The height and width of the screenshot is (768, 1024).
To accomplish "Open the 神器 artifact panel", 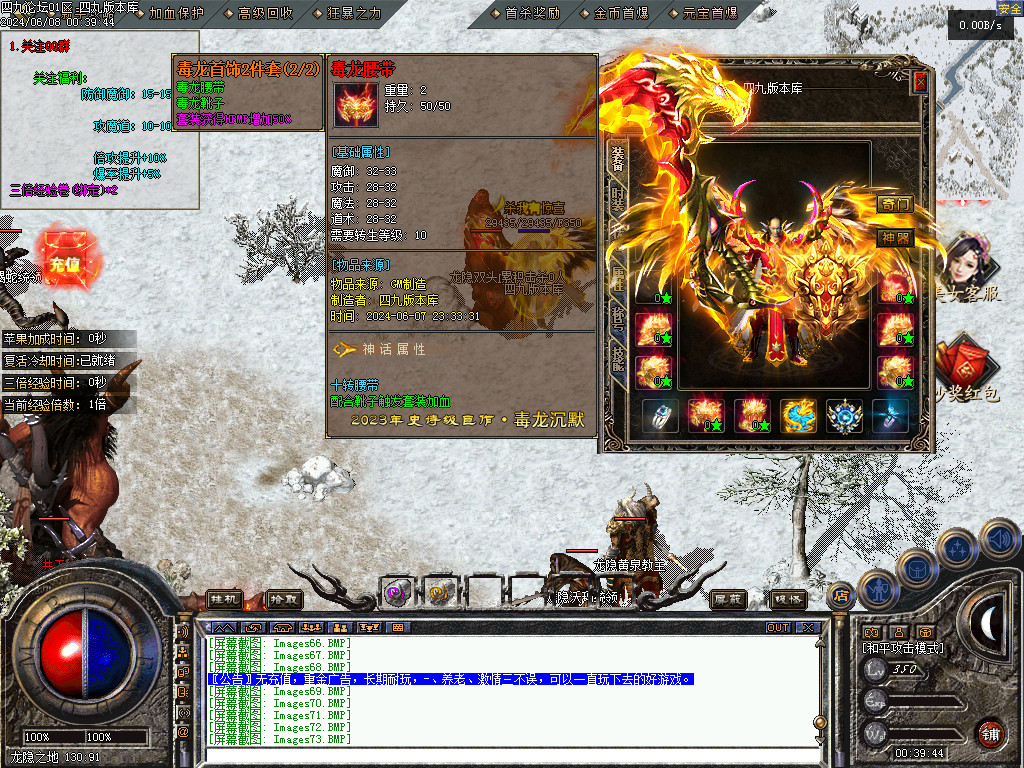I will point(895,237).
